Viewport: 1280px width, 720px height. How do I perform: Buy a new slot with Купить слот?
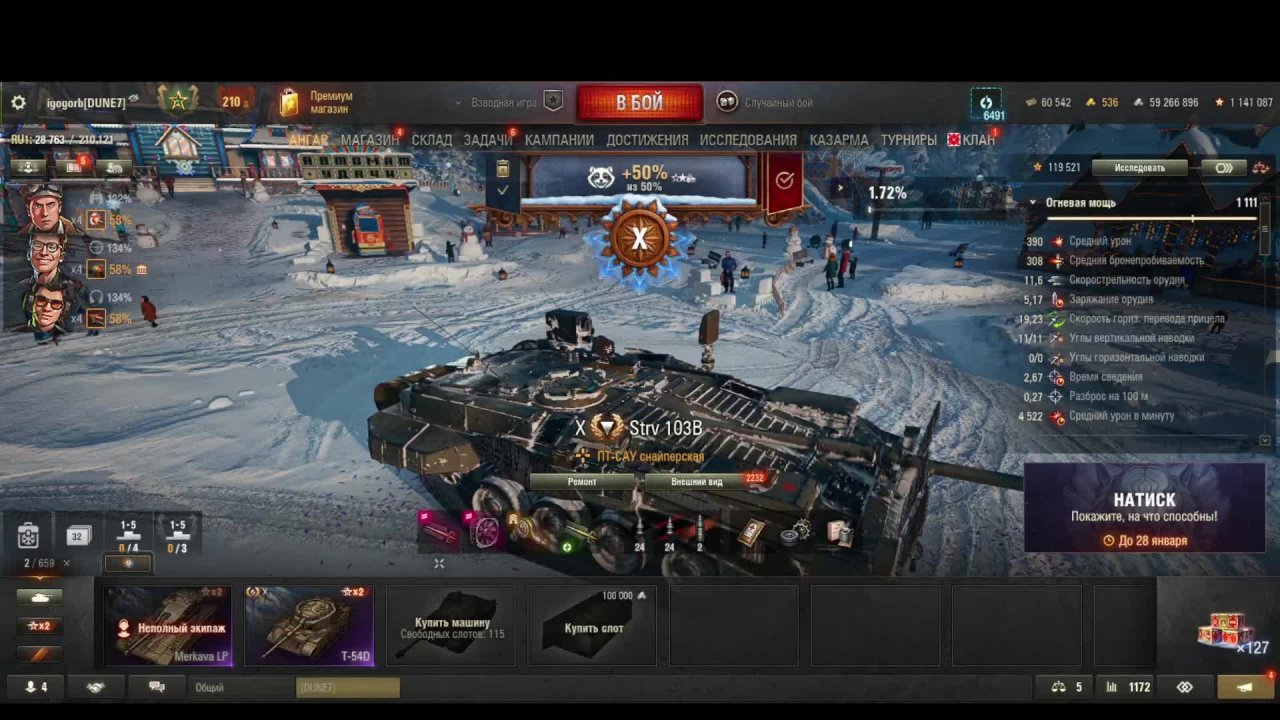click(592, 626)
